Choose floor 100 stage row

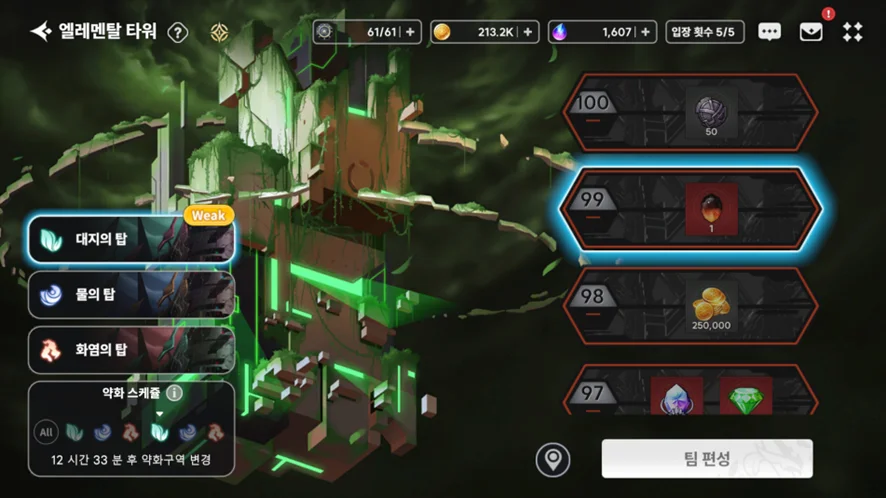pyautogui.click(x=691, y=112)
